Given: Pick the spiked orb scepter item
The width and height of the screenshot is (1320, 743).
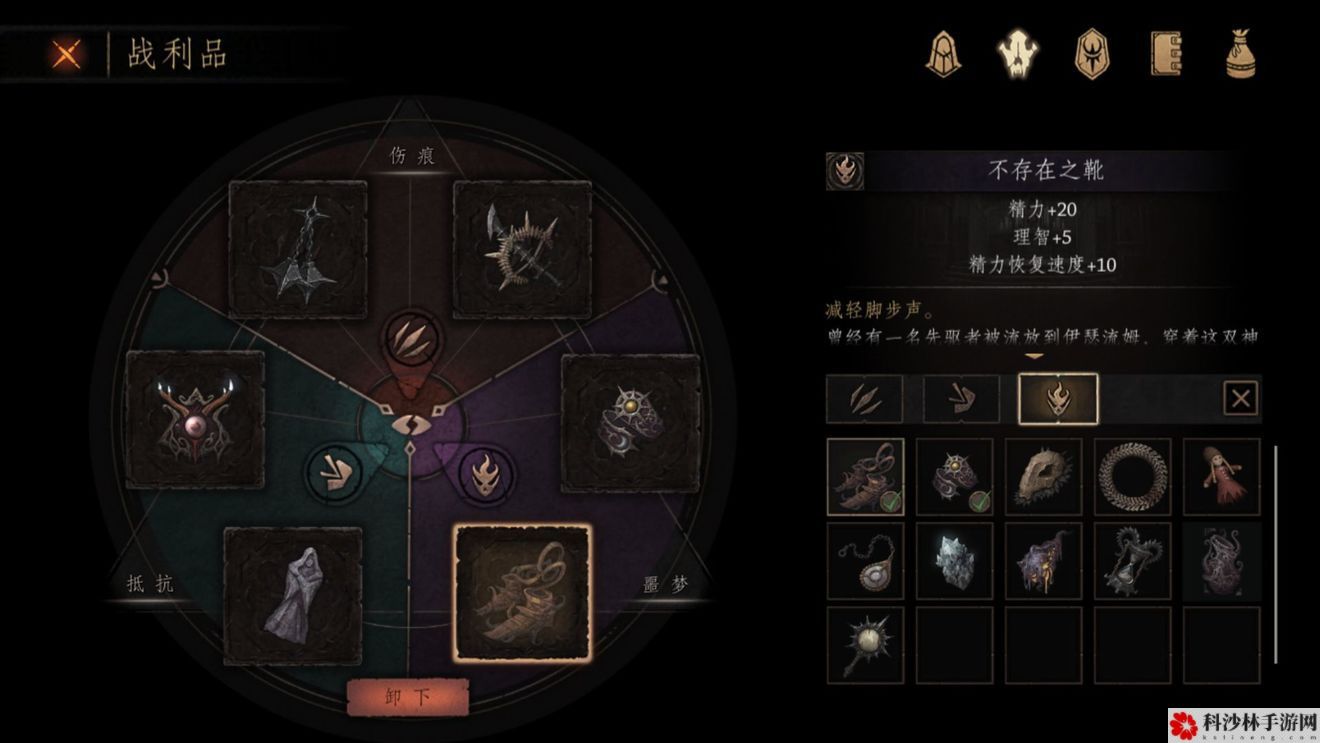Looking at the screenshot, I should click(866, 645).
